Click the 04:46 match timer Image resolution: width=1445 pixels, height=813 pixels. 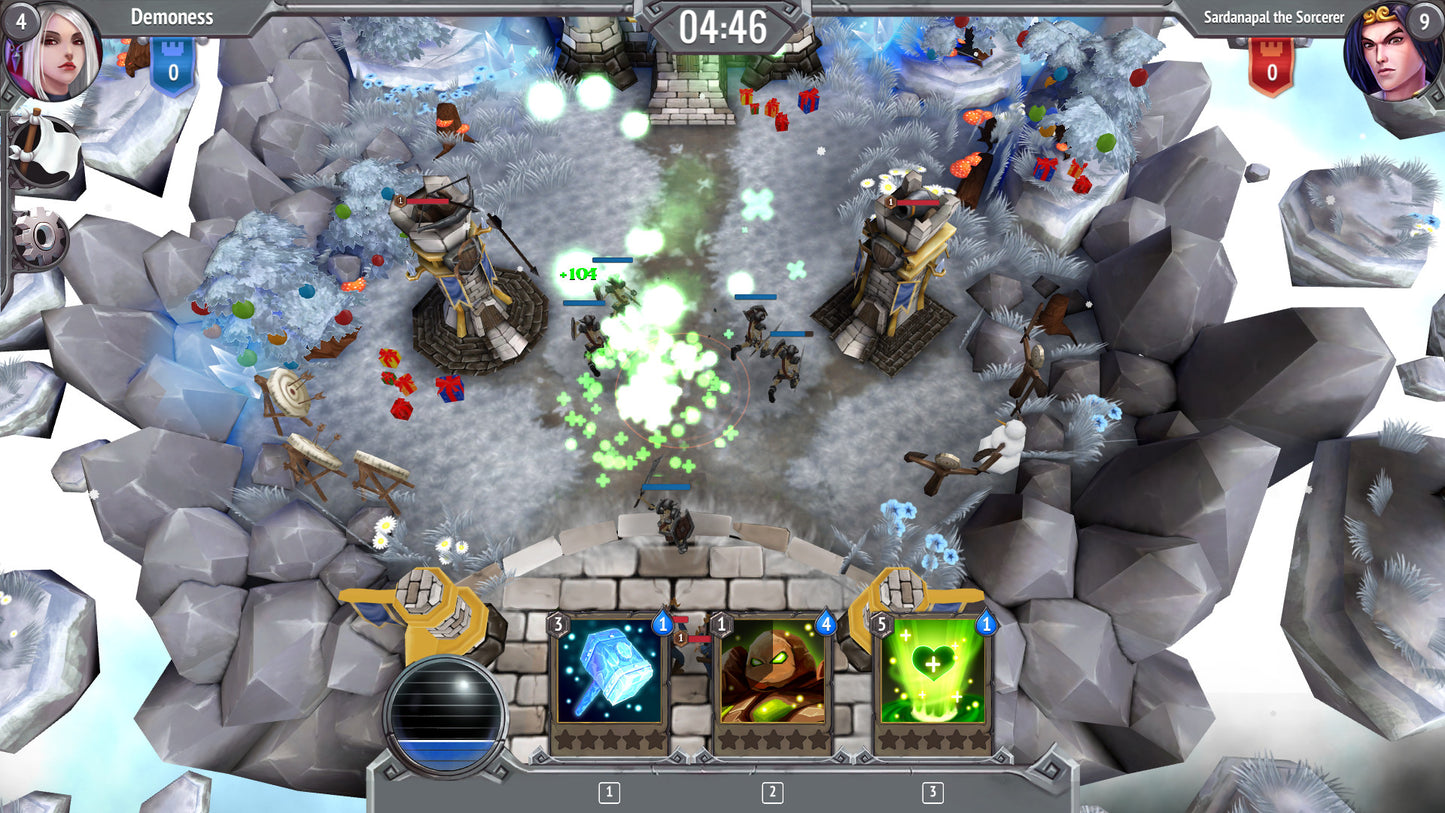(x=723, y=28)
